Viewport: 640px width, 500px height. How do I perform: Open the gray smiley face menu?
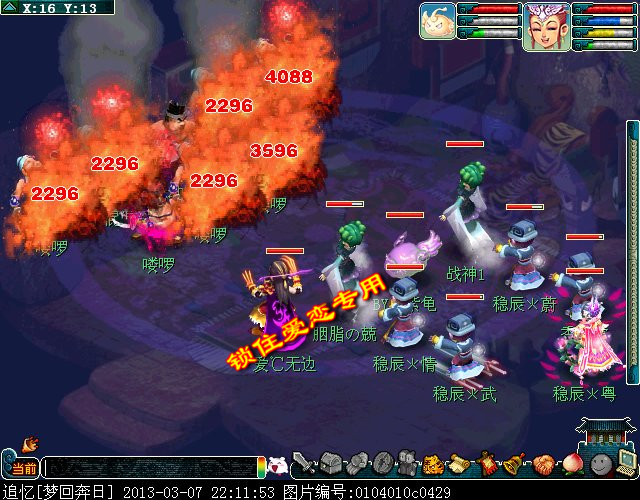click(x=599, y=464)
